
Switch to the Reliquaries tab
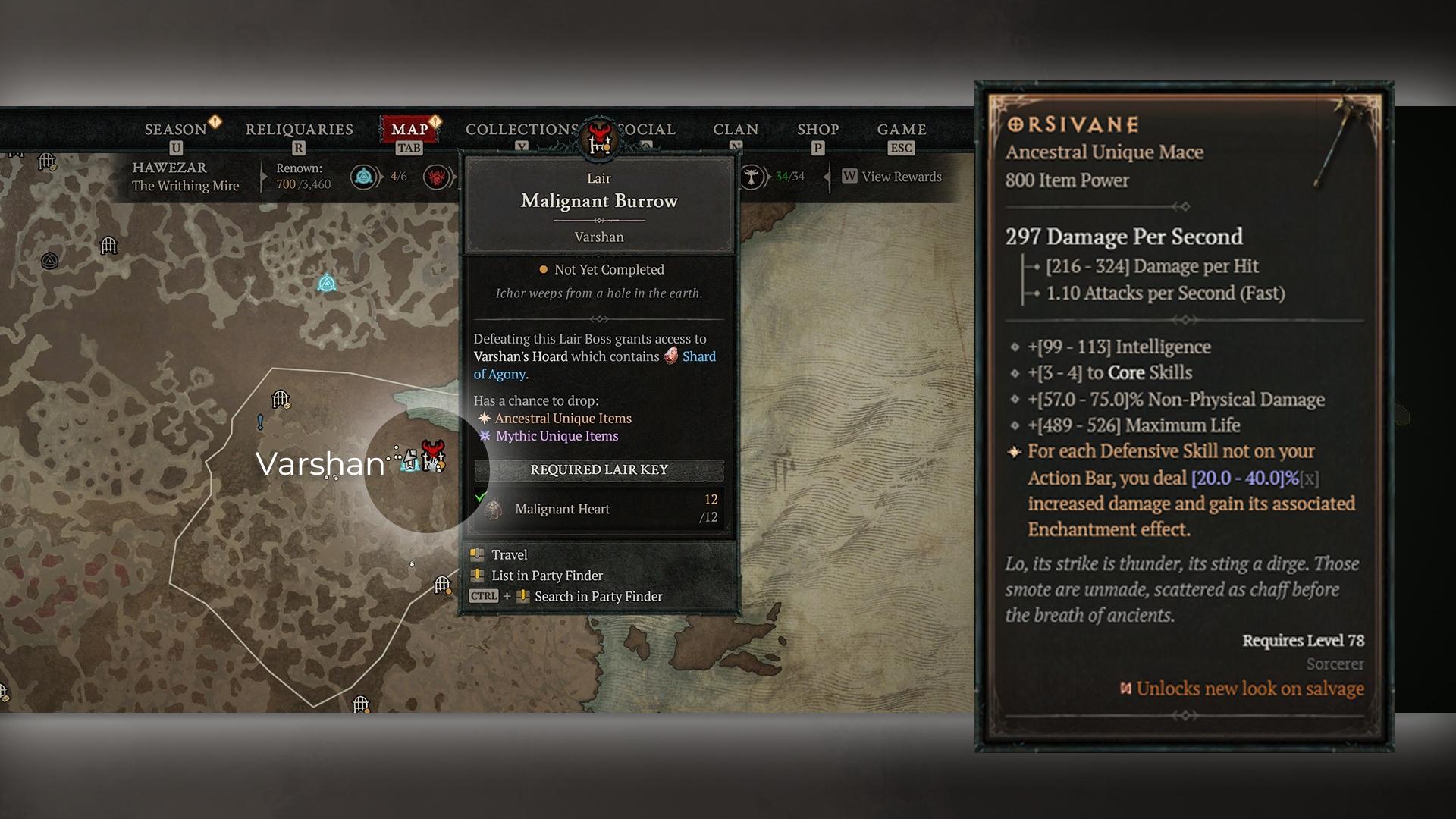coord(299,130)
